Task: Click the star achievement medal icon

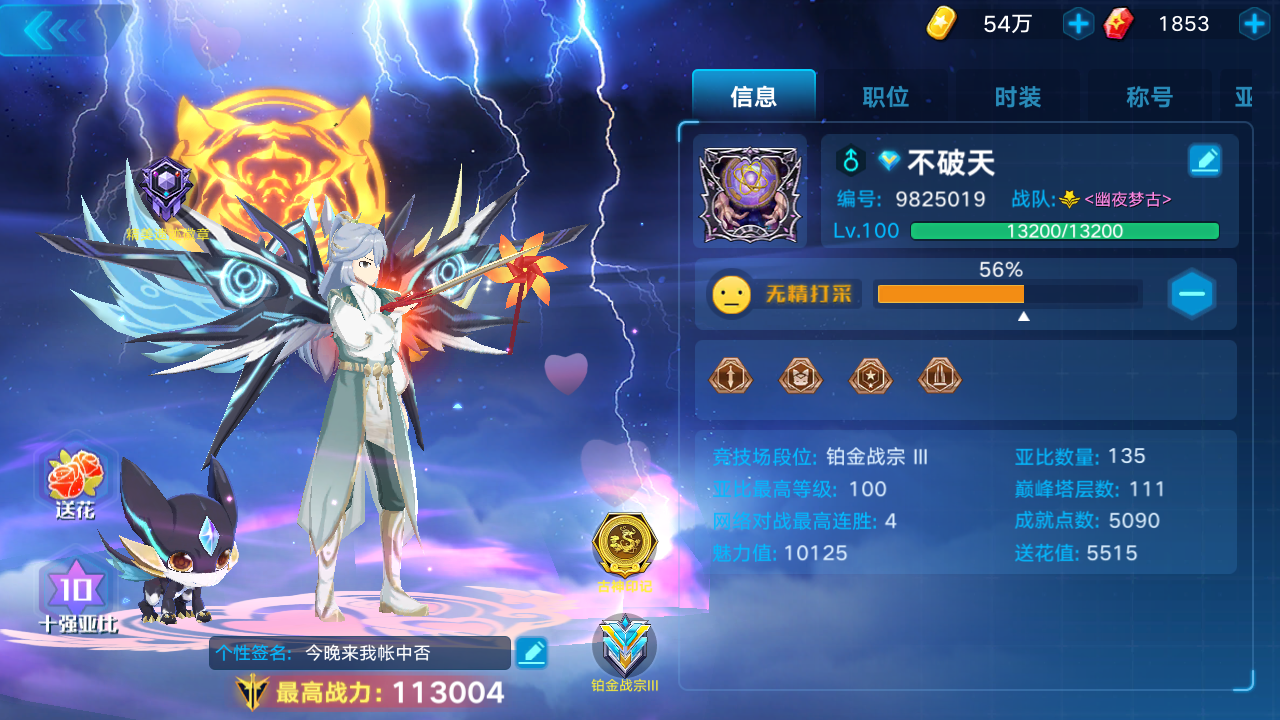Action: coord(870,377)
